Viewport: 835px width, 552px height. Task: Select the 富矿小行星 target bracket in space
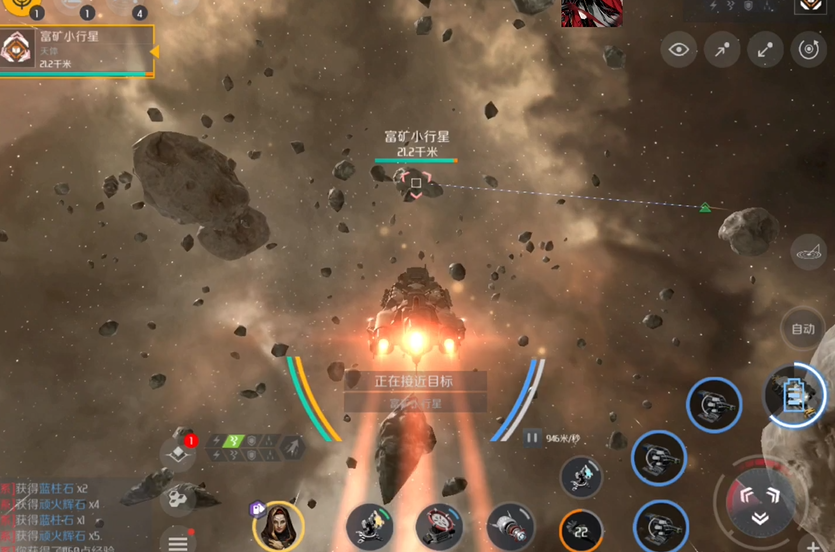click(x=415, y=183)
